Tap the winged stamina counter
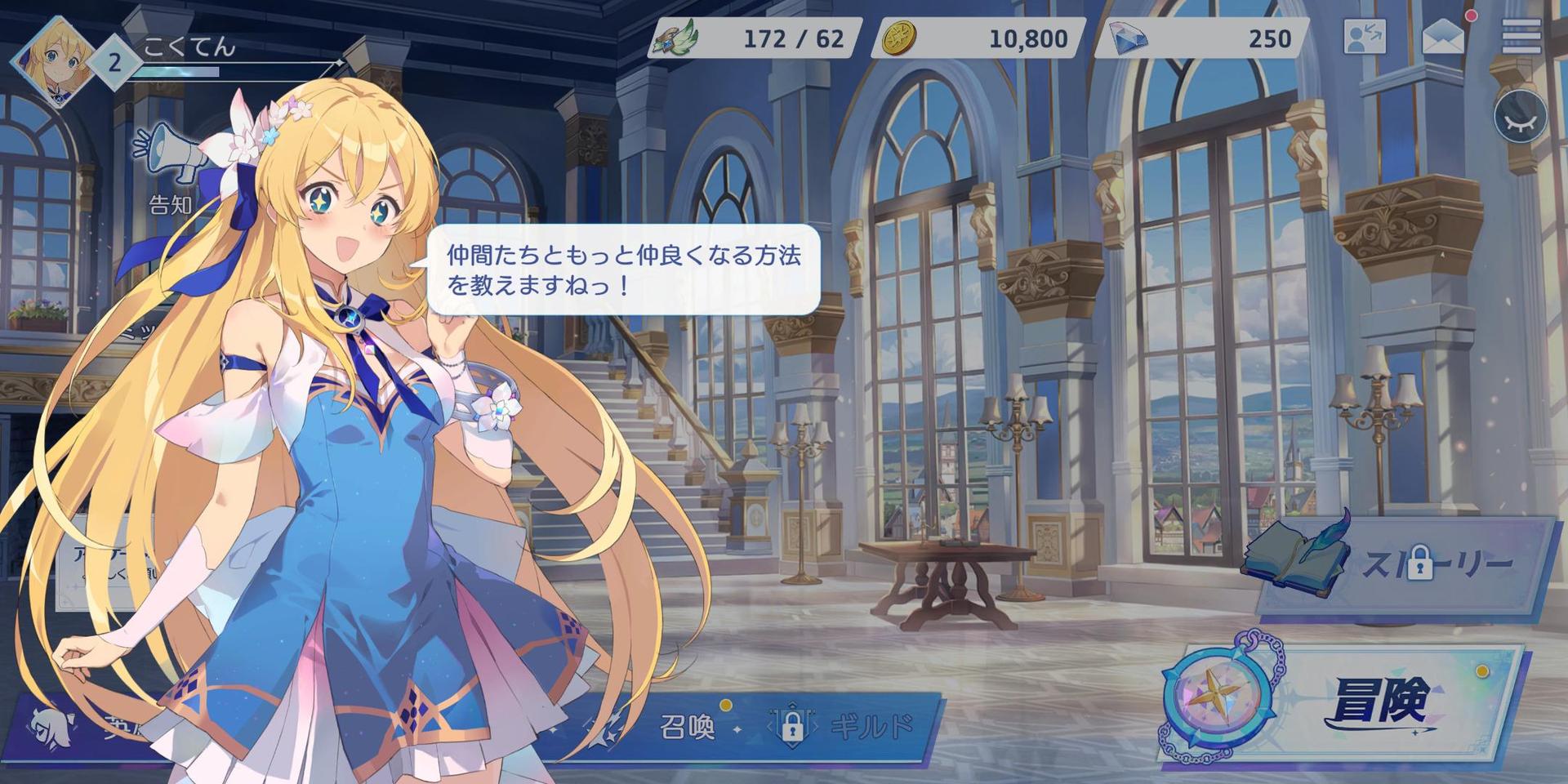This screenshot has width=1568, height=784. pos(755,38)
